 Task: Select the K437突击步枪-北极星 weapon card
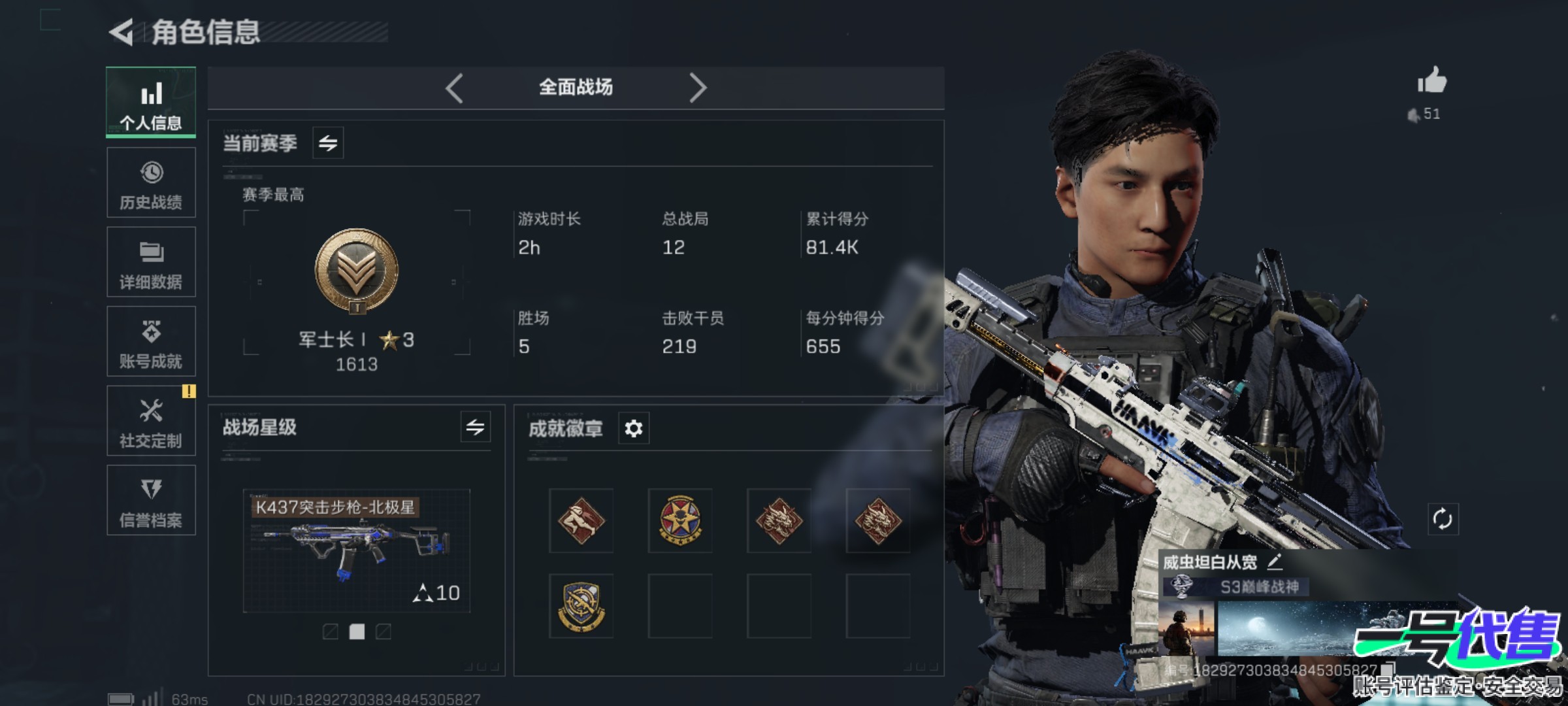tap(357, 550)
